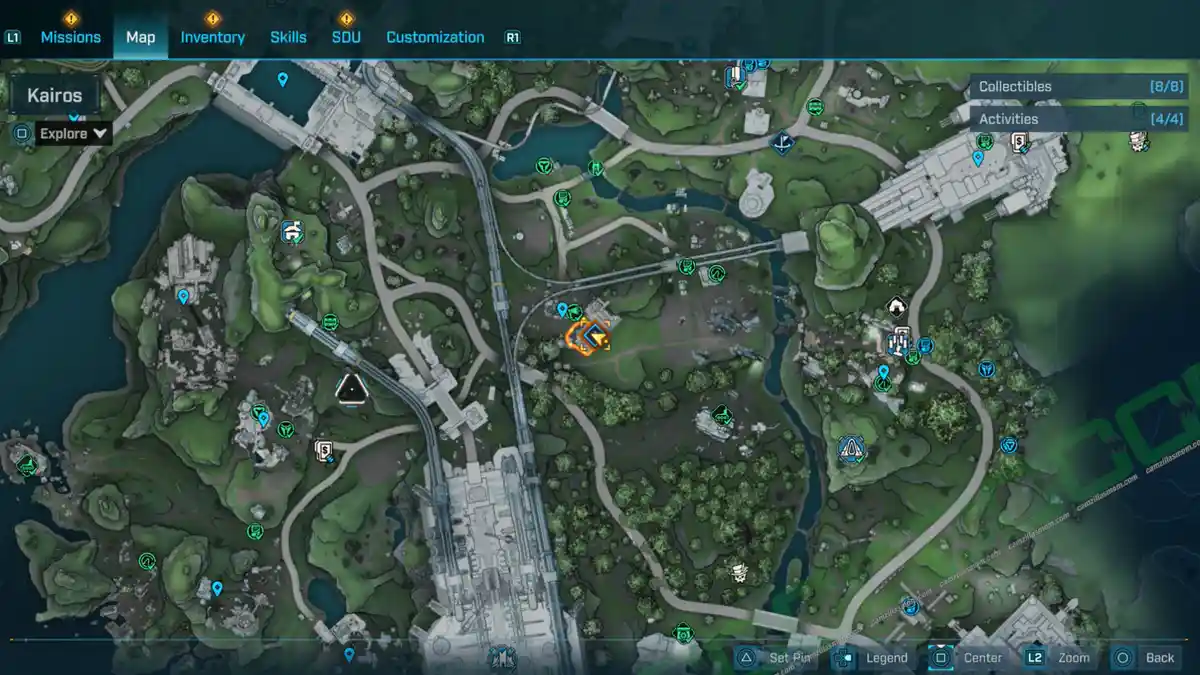The height and width of the screenshot is (675, 1200).
Task: Expand the Explore dropdown
Action: tap(73, 133)
